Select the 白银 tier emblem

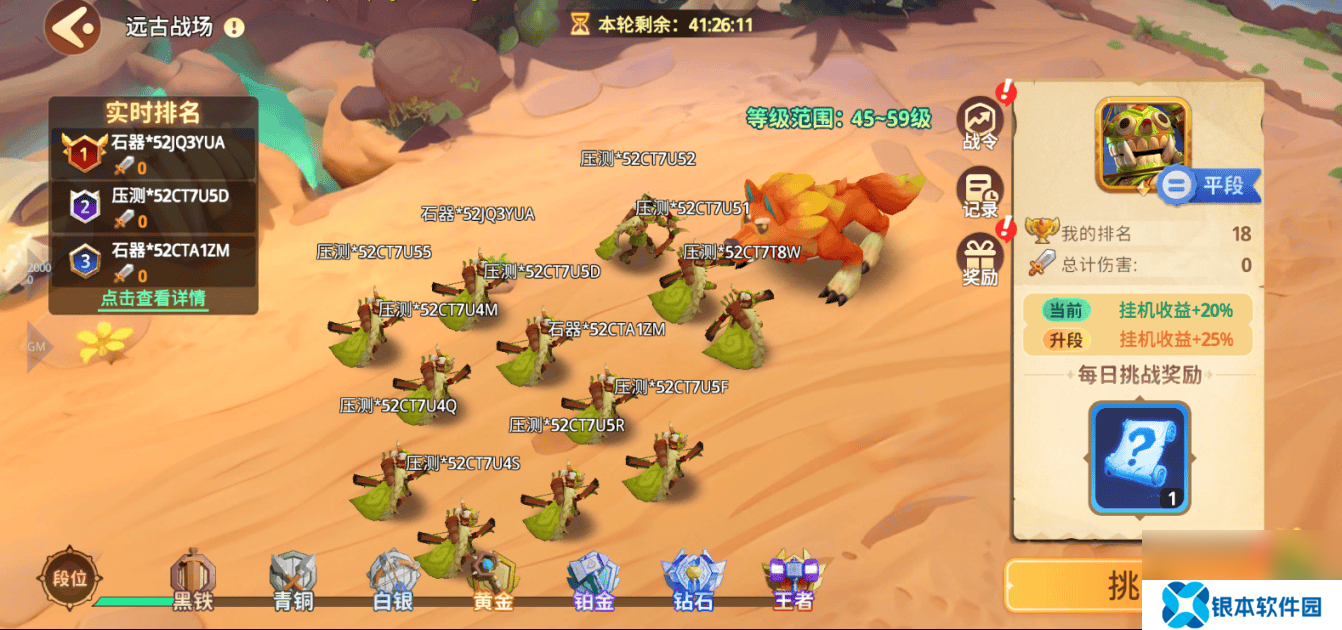[393, 578]
